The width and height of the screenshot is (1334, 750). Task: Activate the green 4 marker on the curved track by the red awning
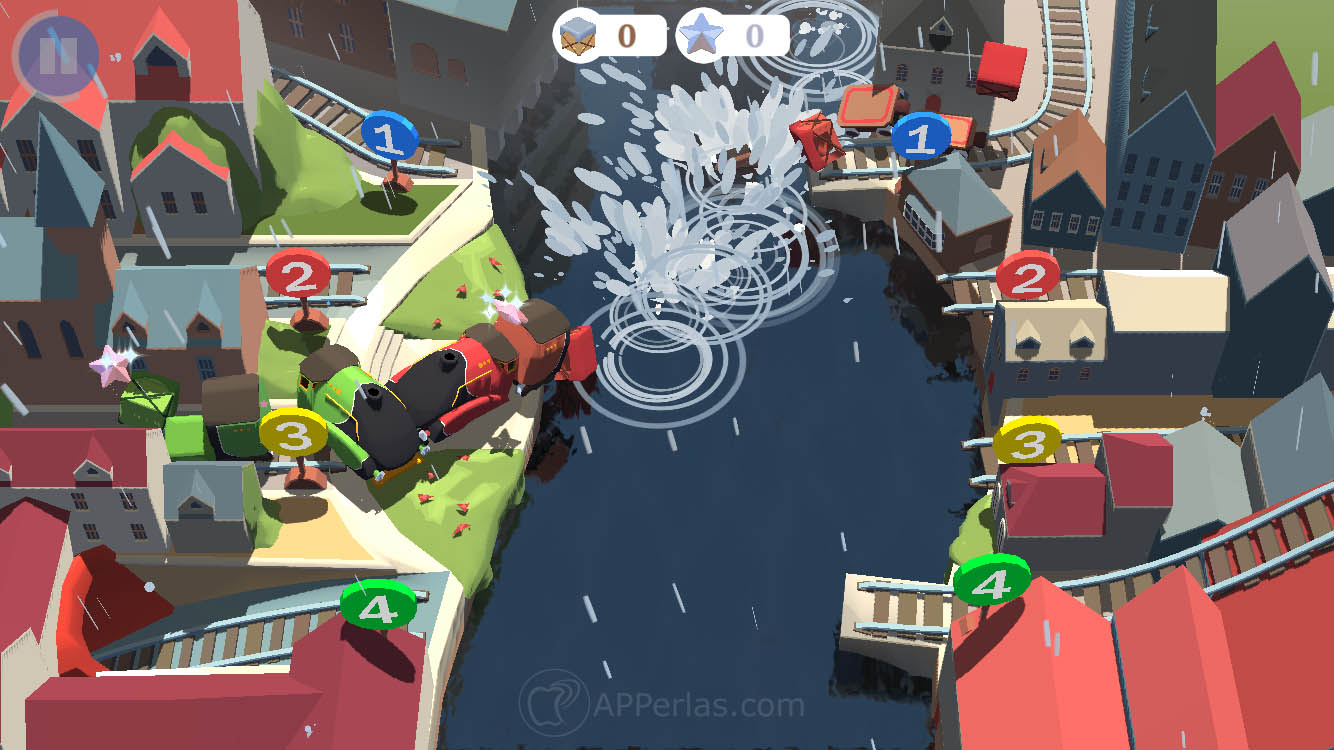tap(378, 605)
